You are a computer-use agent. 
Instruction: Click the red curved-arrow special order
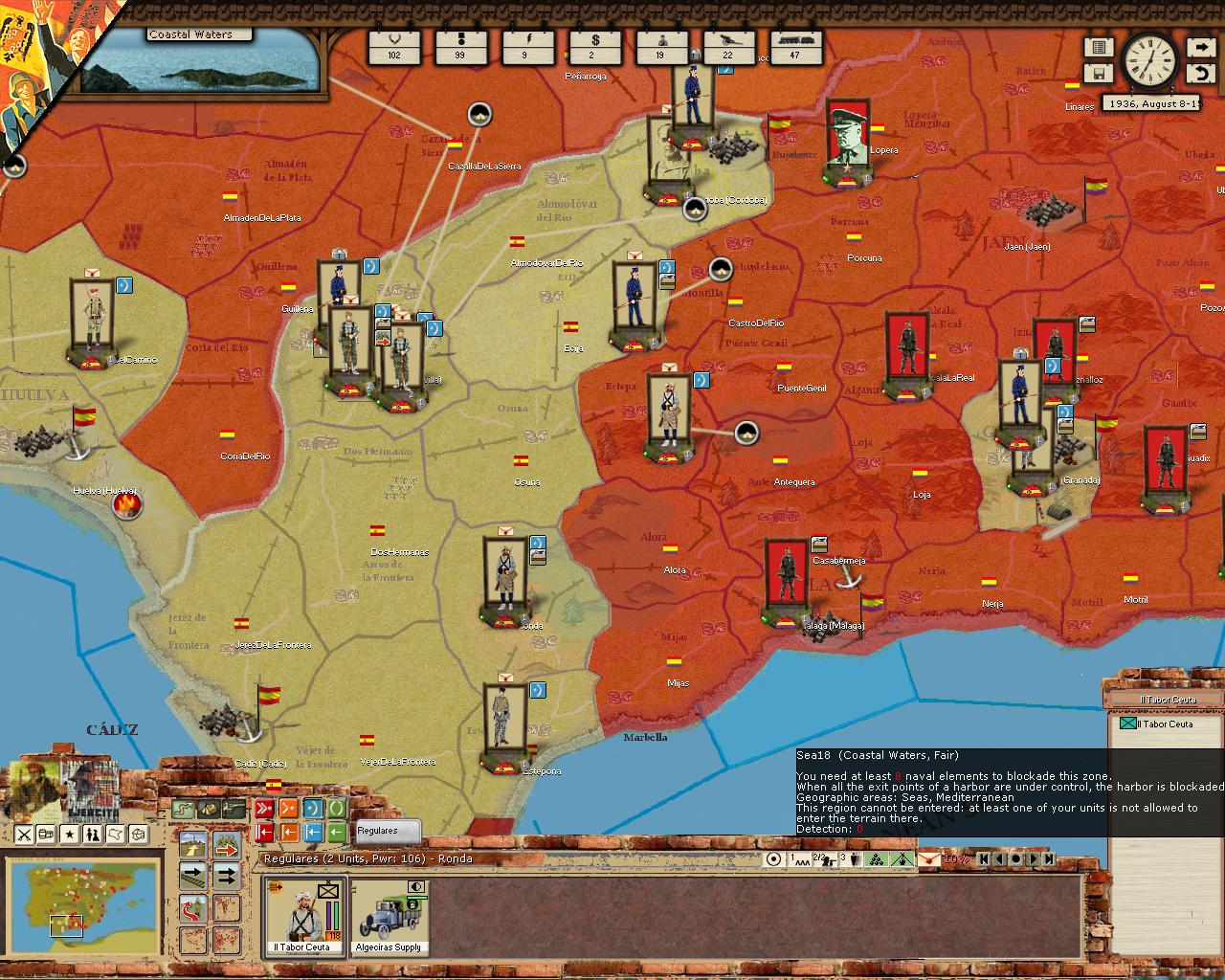click(194, 907)
